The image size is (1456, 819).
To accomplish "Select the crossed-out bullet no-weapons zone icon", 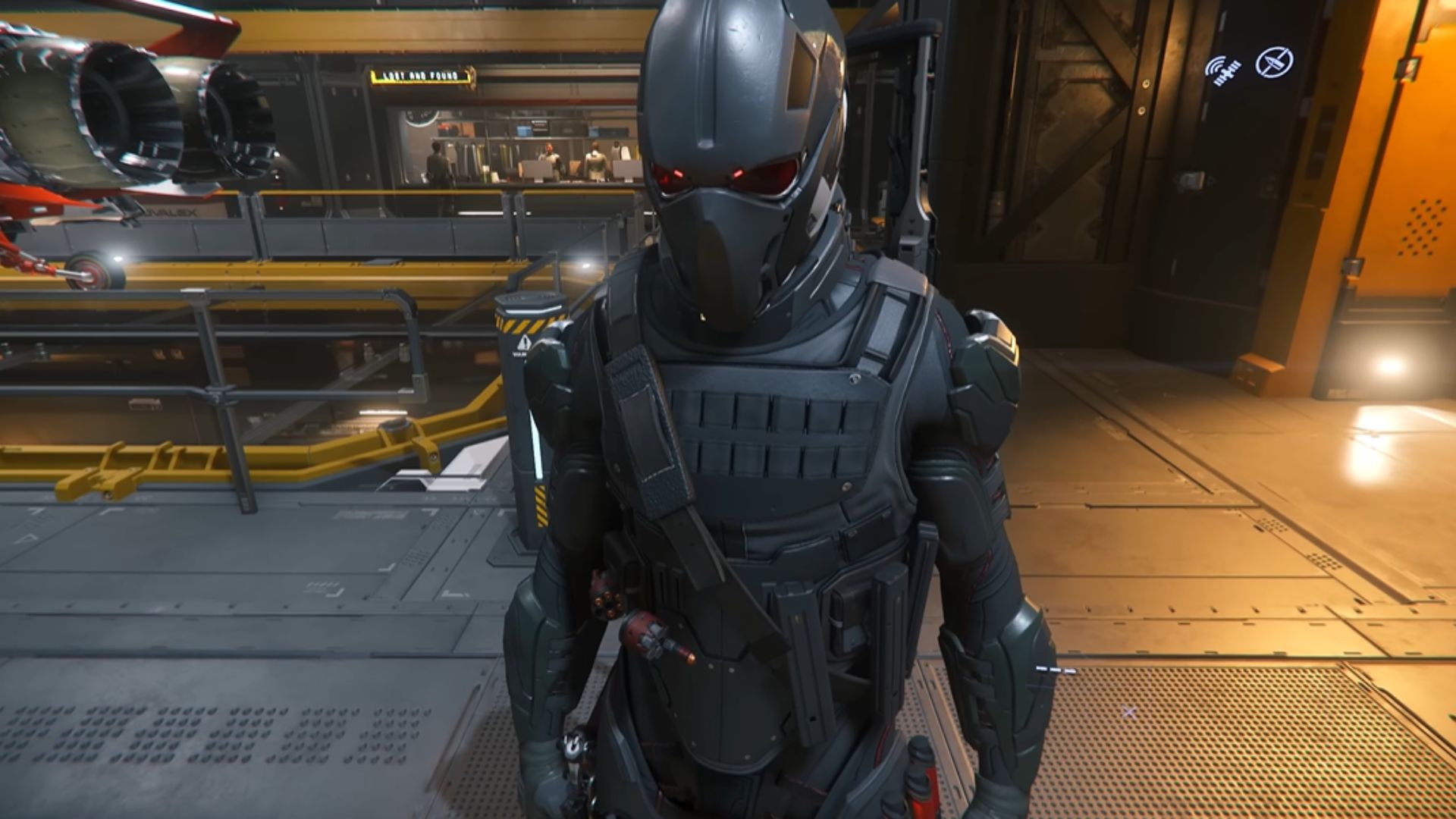I will [1274, 63].
